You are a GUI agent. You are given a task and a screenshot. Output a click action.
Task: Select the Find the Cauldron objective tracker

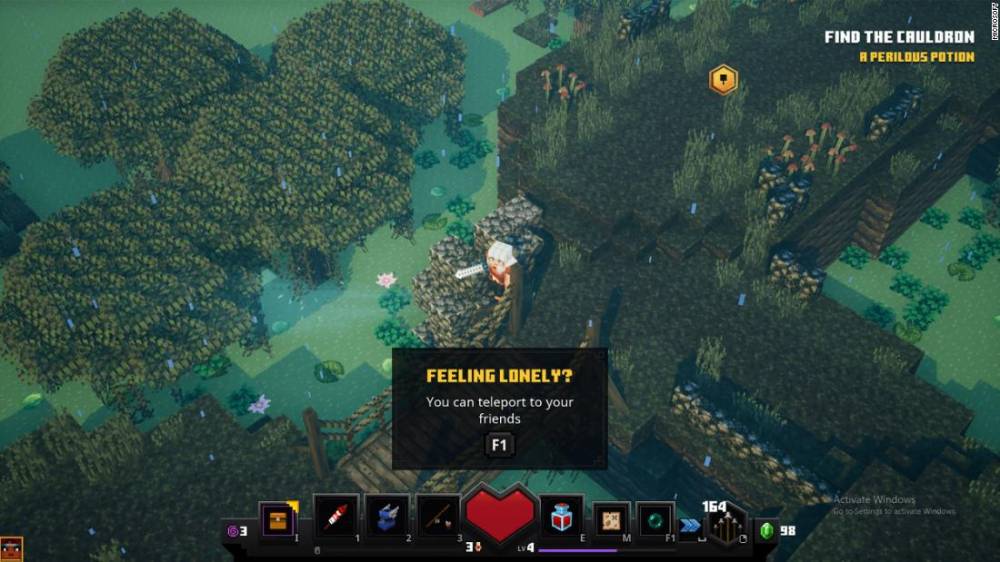(x=898, y=37)
